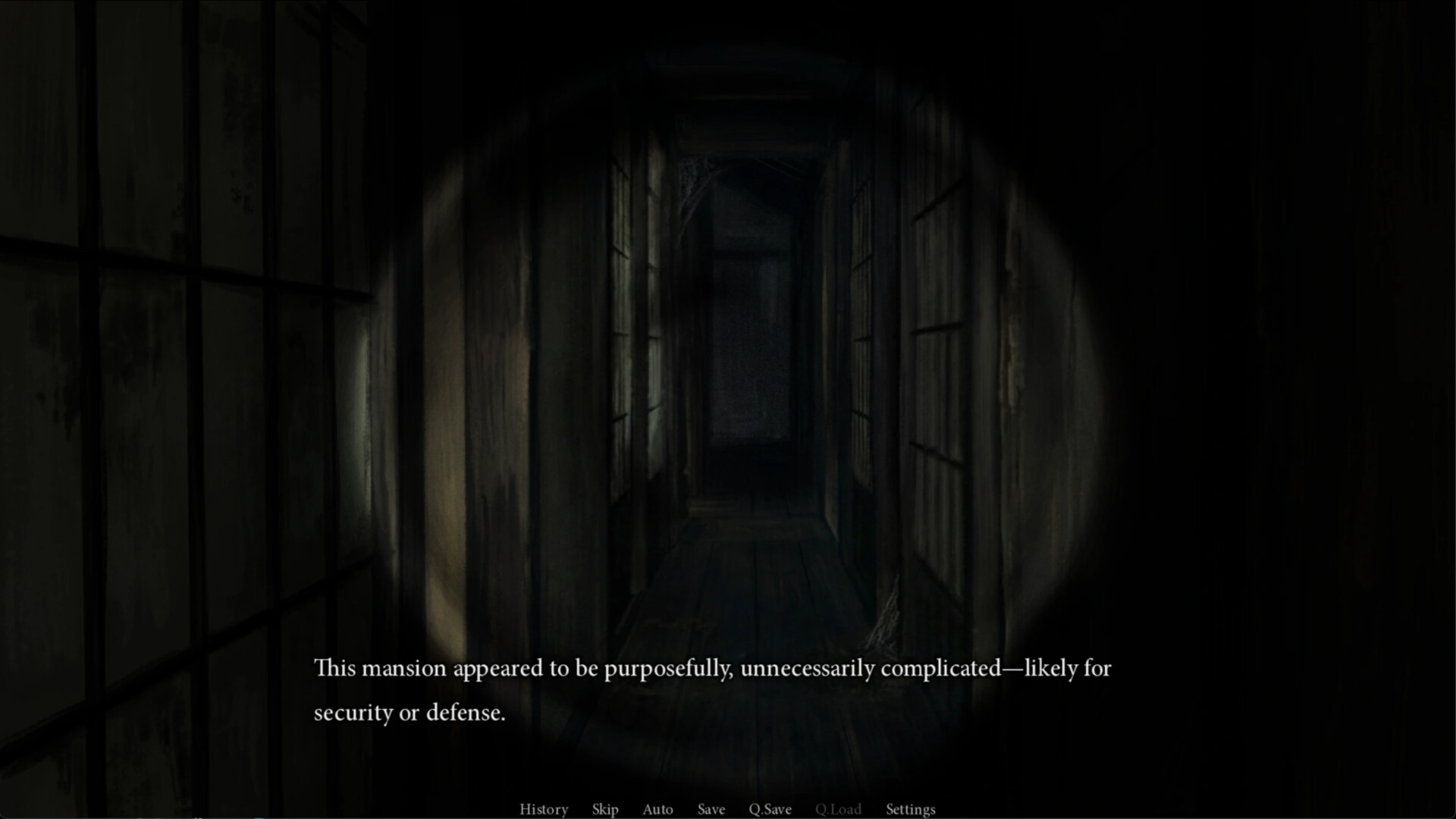The image size is (1456, 819).
Task: Click the Skip option to fast-forward dialogue
Action: 604,809
